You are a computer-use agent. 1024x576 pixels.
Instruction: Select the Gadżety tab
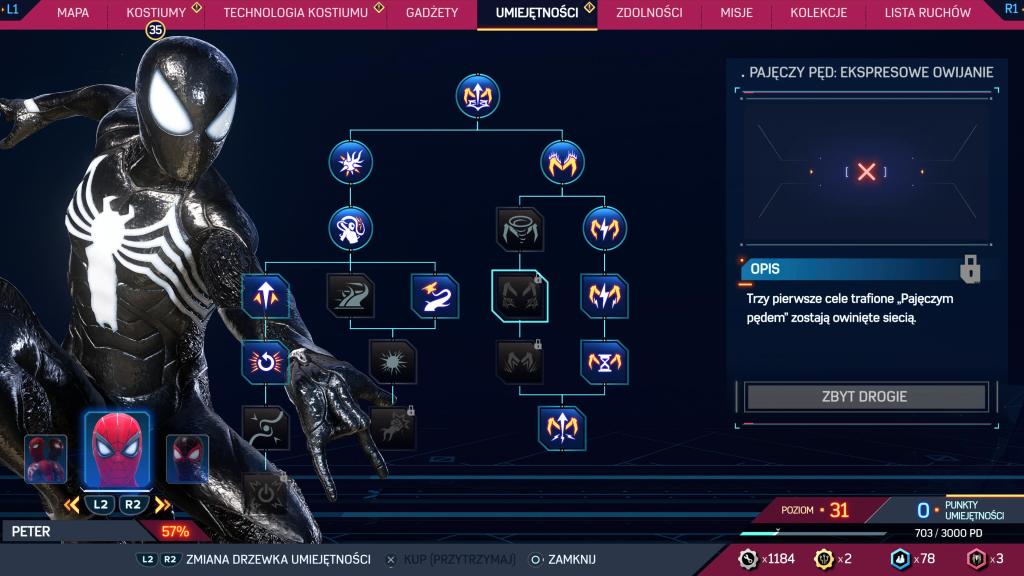432,13
